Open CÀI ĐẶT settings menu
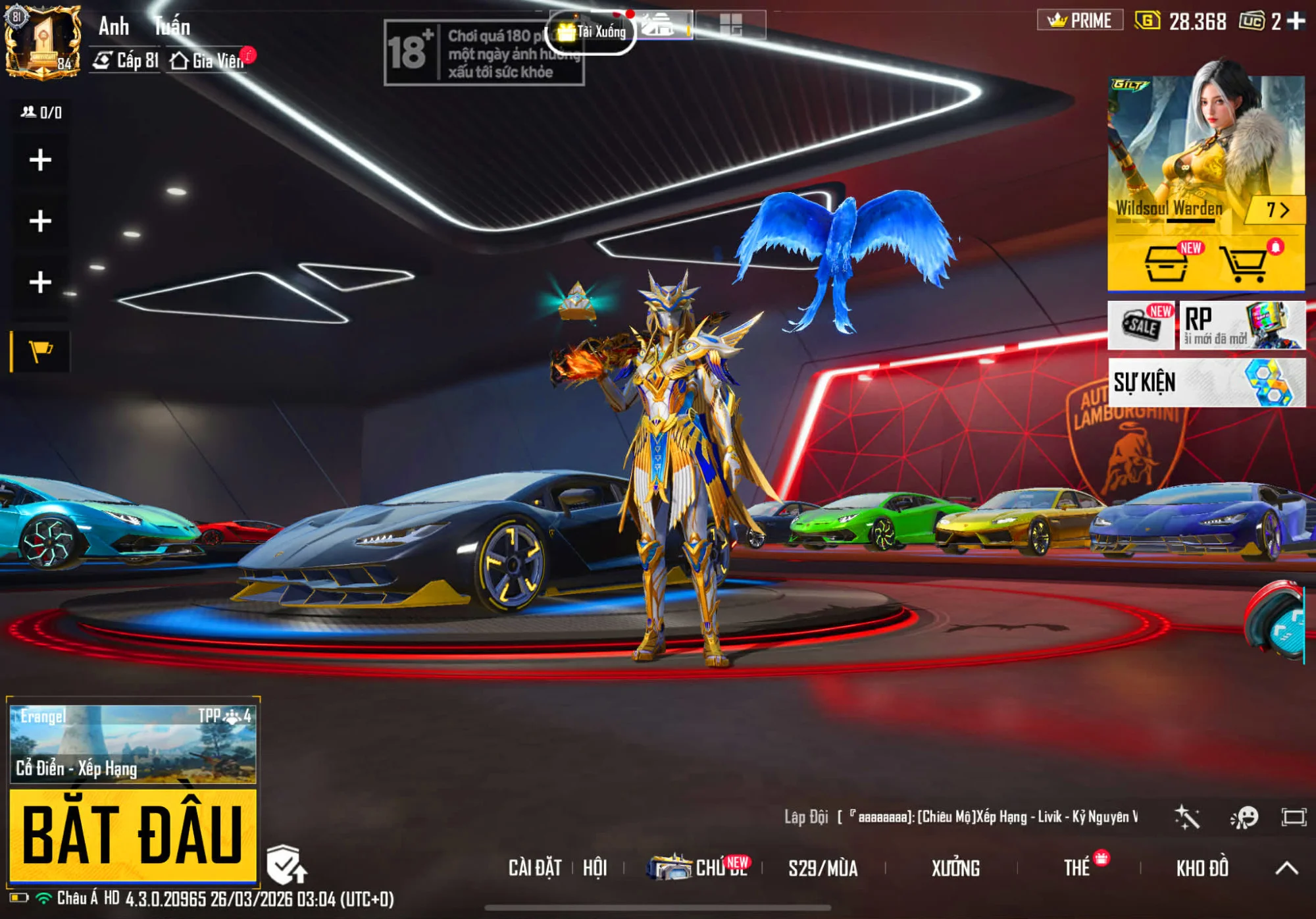This screenshot has width=1316, height=919. [x=534, y=868]
